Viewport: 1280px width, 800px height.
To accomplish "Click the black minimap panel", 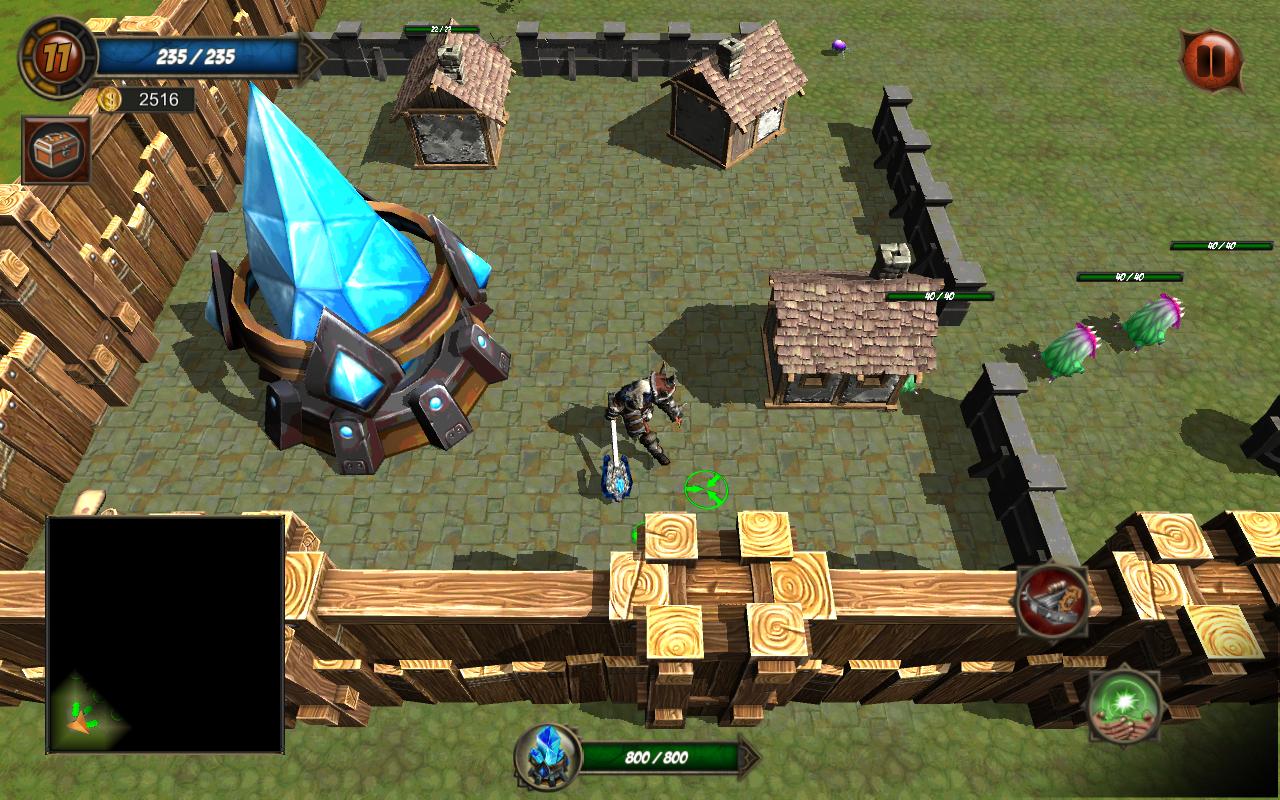I will click(x=165, y=634).
